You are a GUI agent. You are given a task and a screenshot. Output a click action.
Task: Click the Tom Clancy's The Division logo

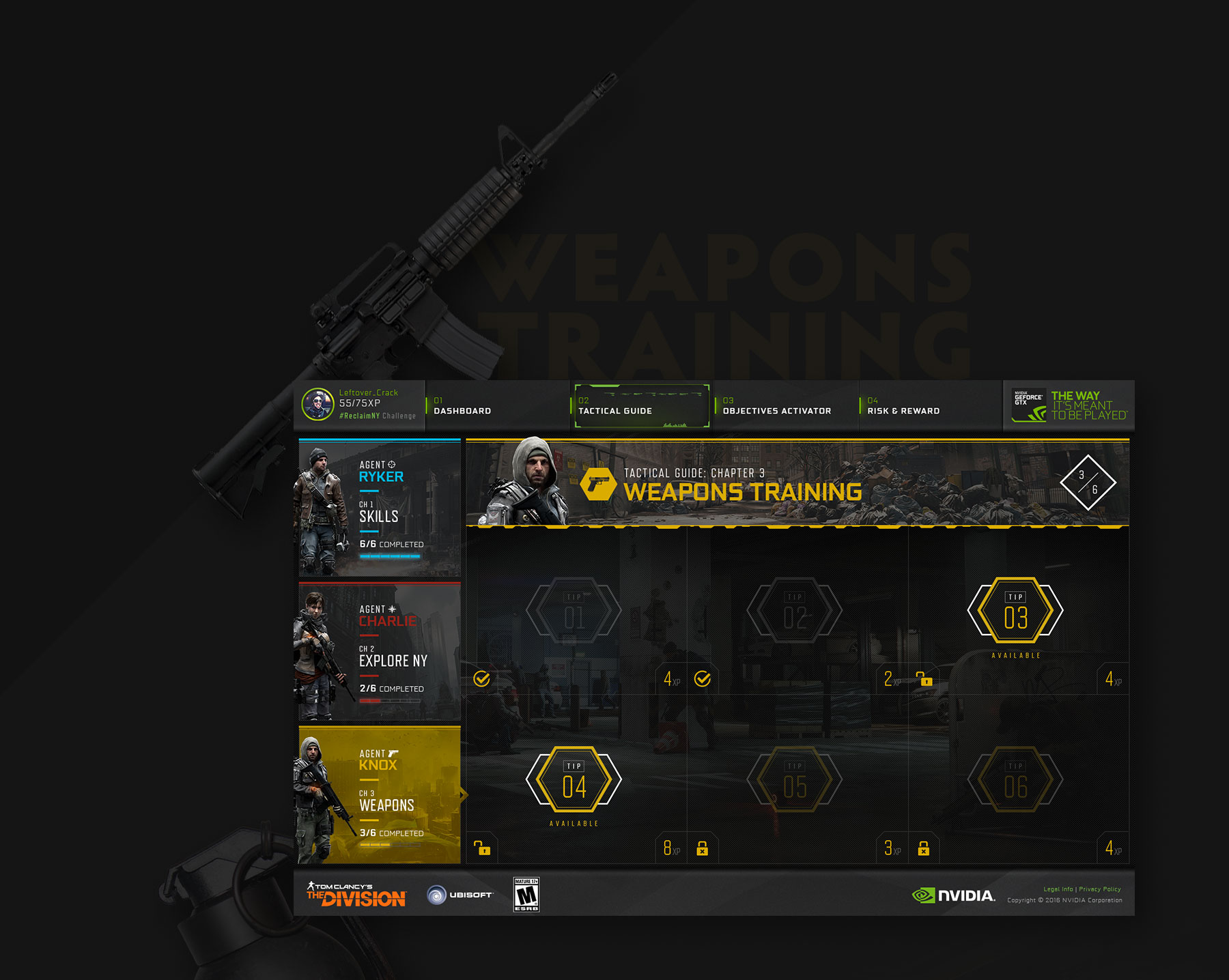tap(356, 895)
